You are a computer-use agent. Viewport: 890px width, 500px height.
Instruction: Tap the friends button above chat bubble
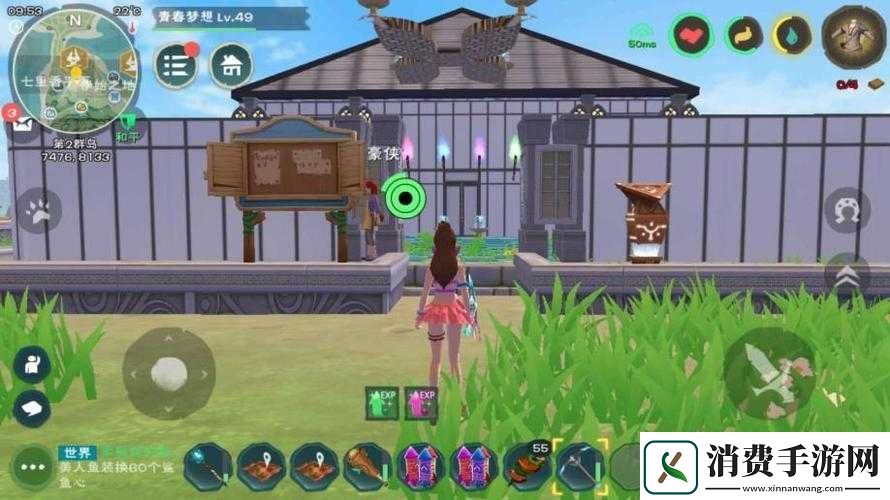(x=32, y=364)
